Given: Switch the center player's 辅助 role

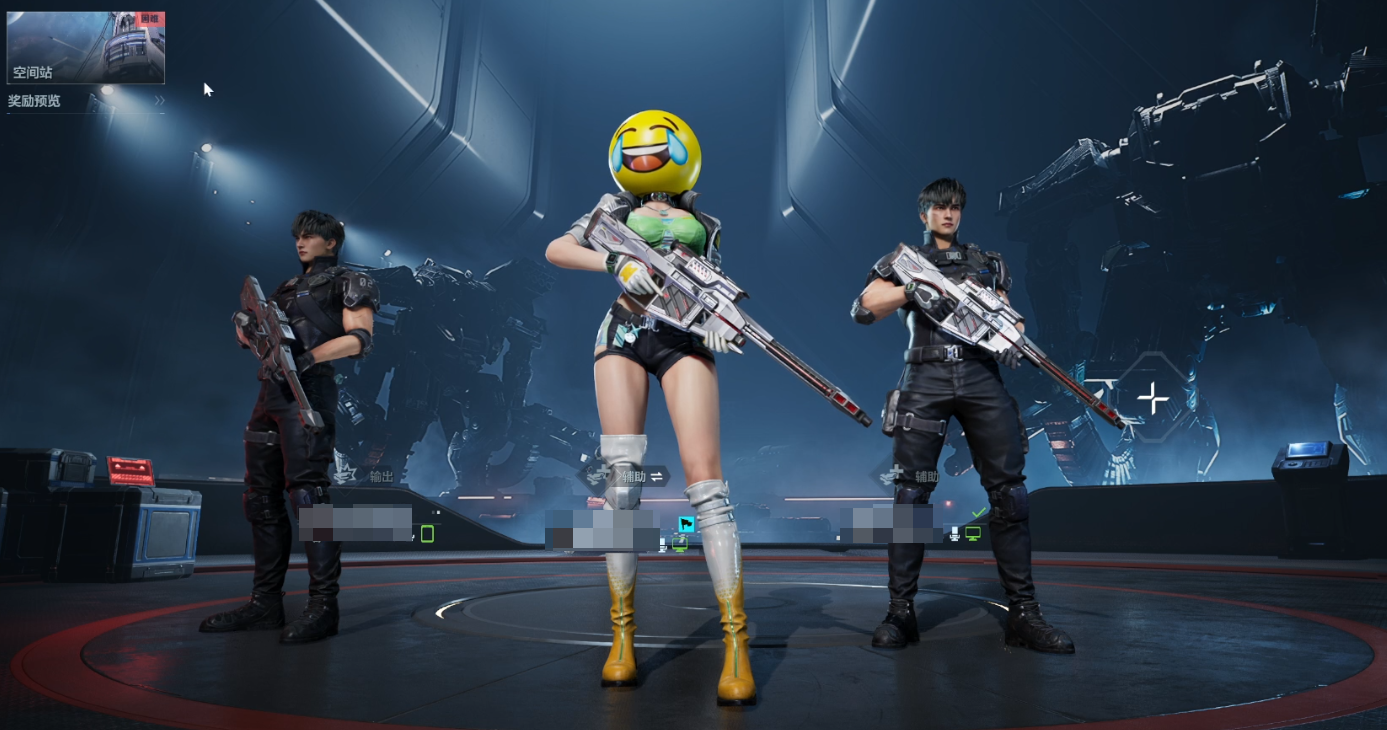Looking at the screenshot, I should point(656,477).
